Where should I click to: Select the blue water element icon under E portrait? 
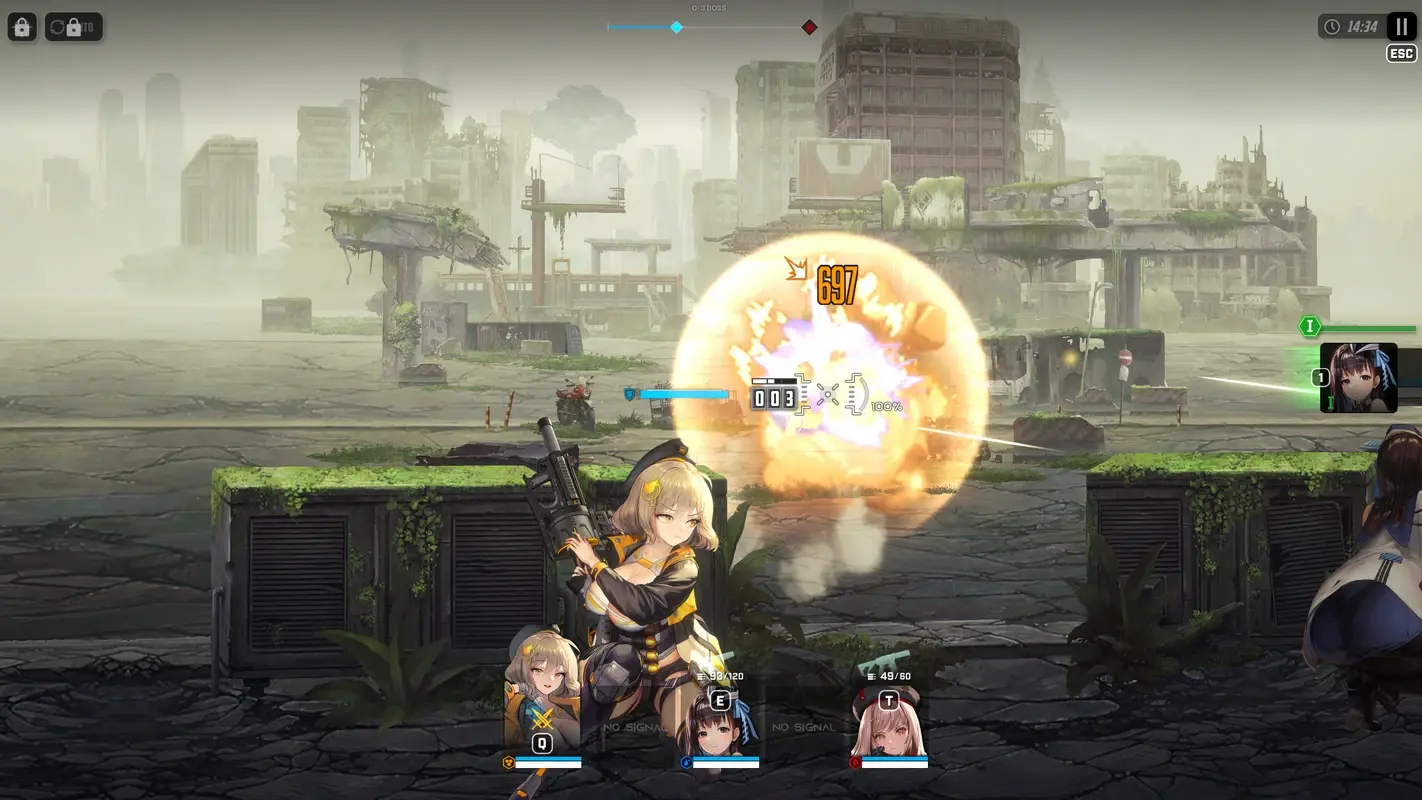(x=687, y=762)
